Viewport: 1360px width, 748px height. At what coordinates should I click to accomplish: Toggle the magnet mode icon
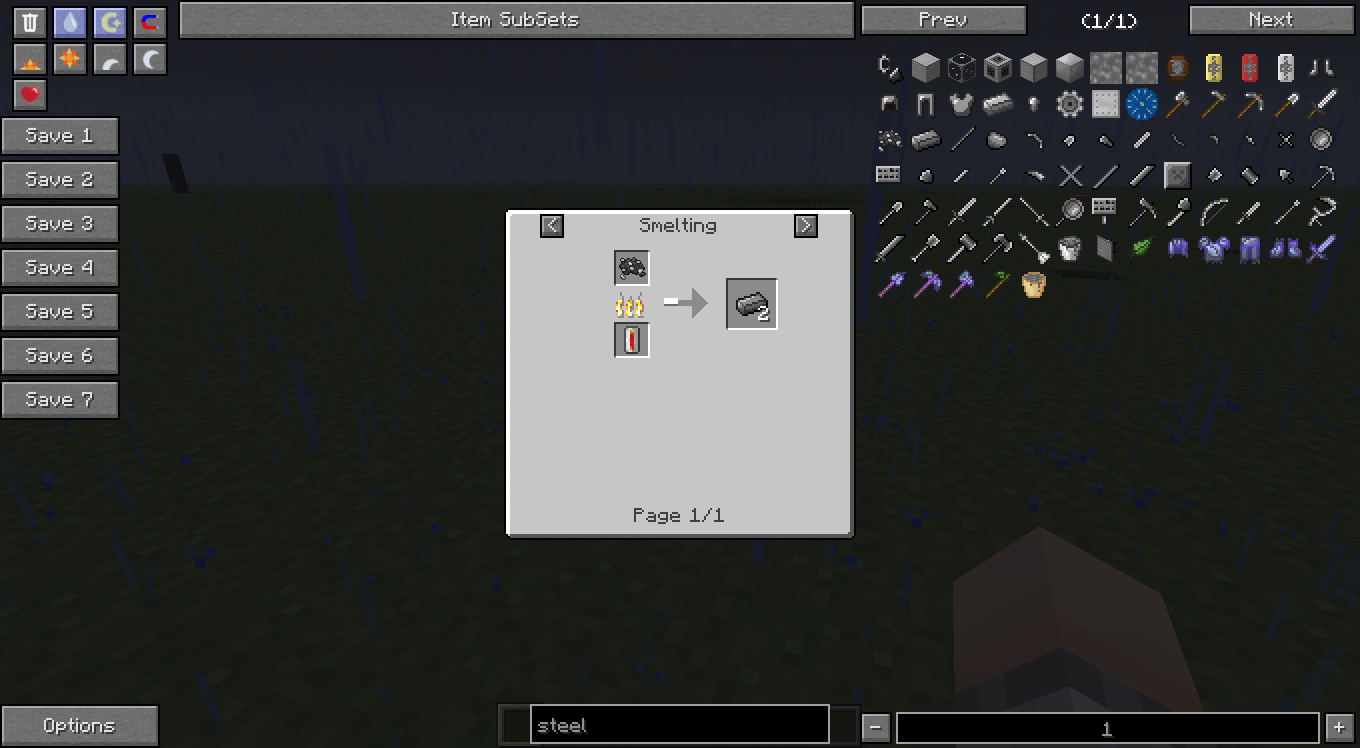[x=150, y=23]
